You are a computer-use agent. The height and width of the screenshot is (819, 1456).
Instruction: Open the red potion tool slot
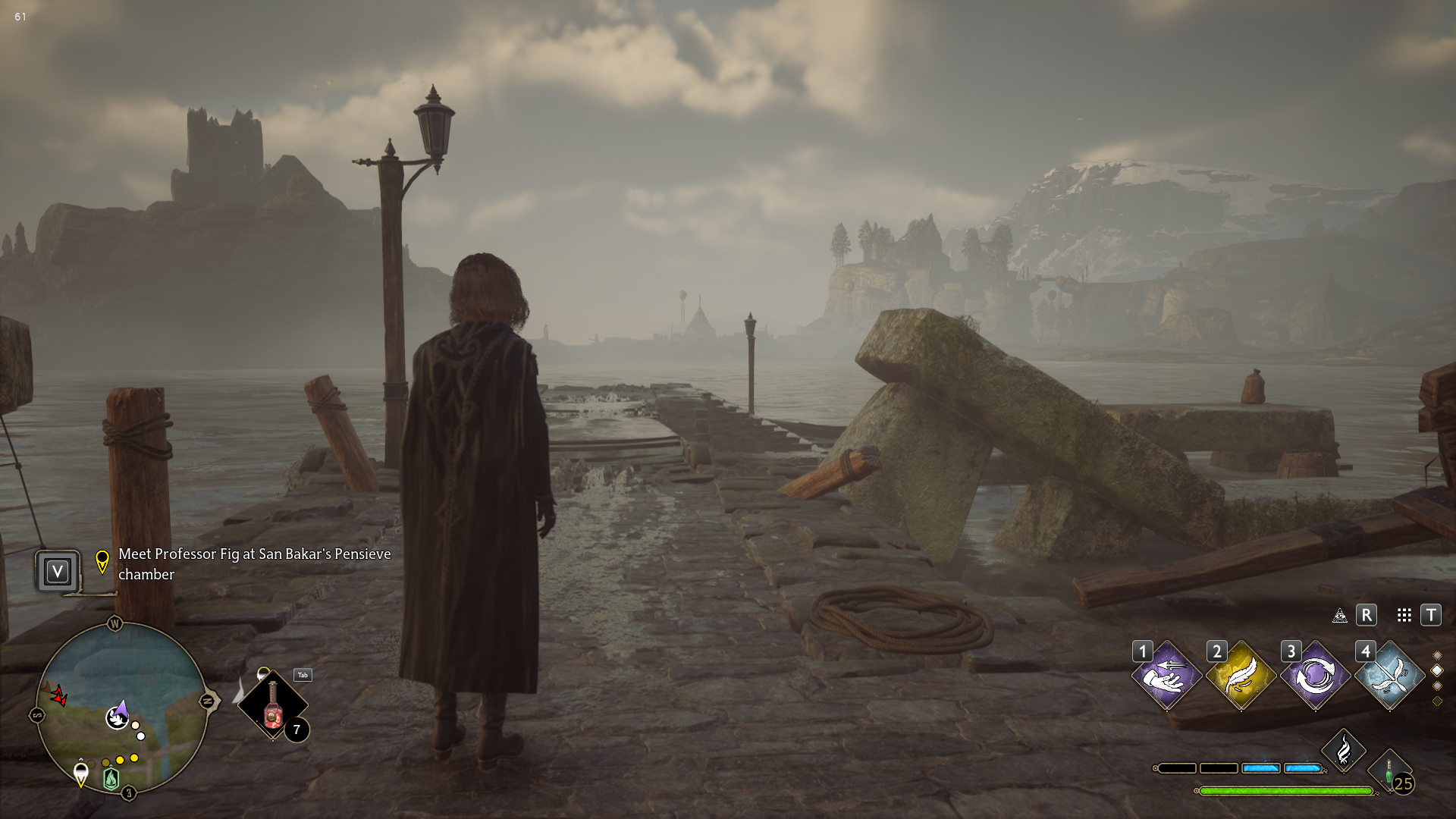point(273,705)
